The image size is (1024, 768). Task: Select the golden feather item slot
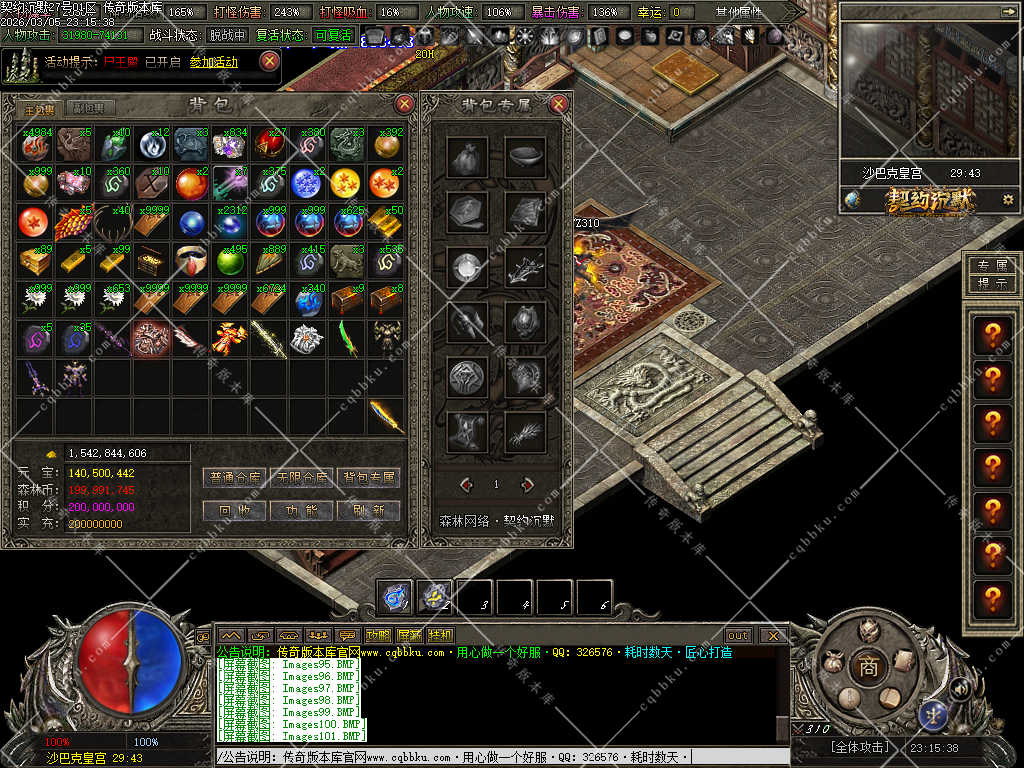click(x=385, y=415)
